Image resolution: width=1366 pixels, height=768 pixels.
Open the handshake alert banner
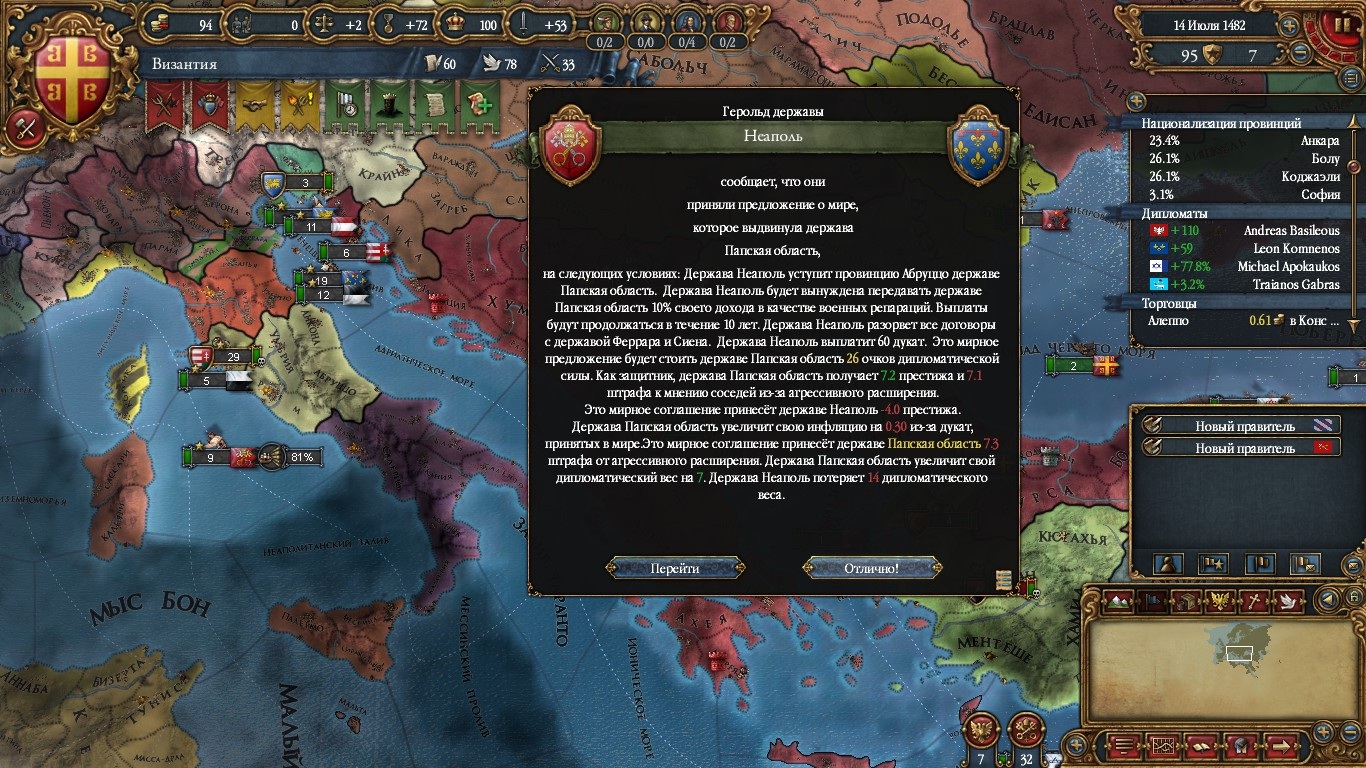point(255,104)
